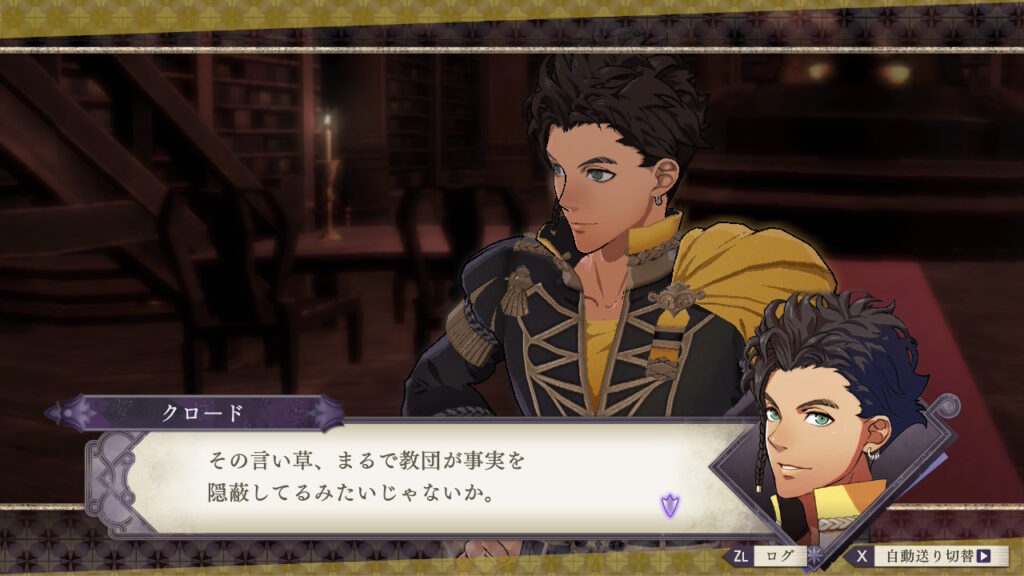Click the purple dialogue advance arrow
The width and height of the screenshot is (1024, 576).
coord(669,505)
